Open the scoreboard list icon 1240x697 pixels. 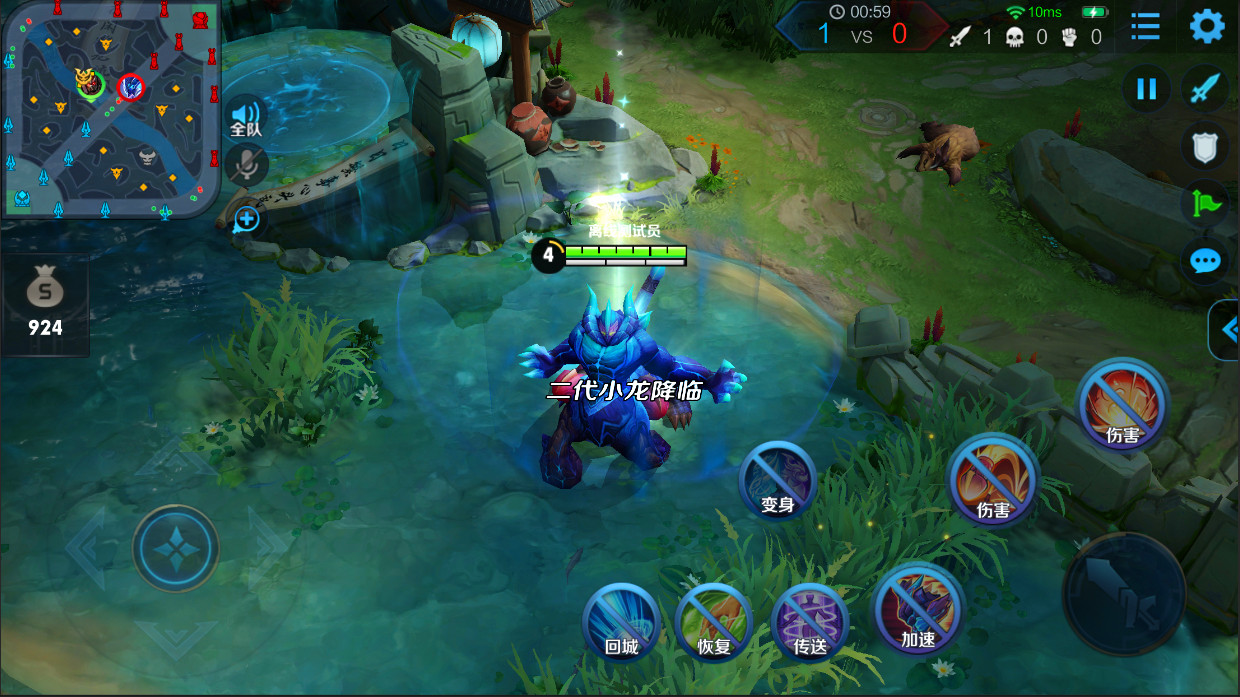click(1145, 27)
